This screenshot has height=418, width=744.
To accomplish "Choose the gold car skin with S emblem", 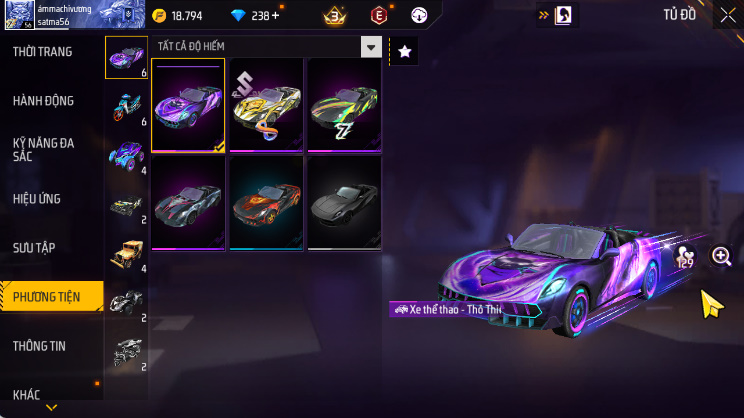I will [x=266, y=105].
